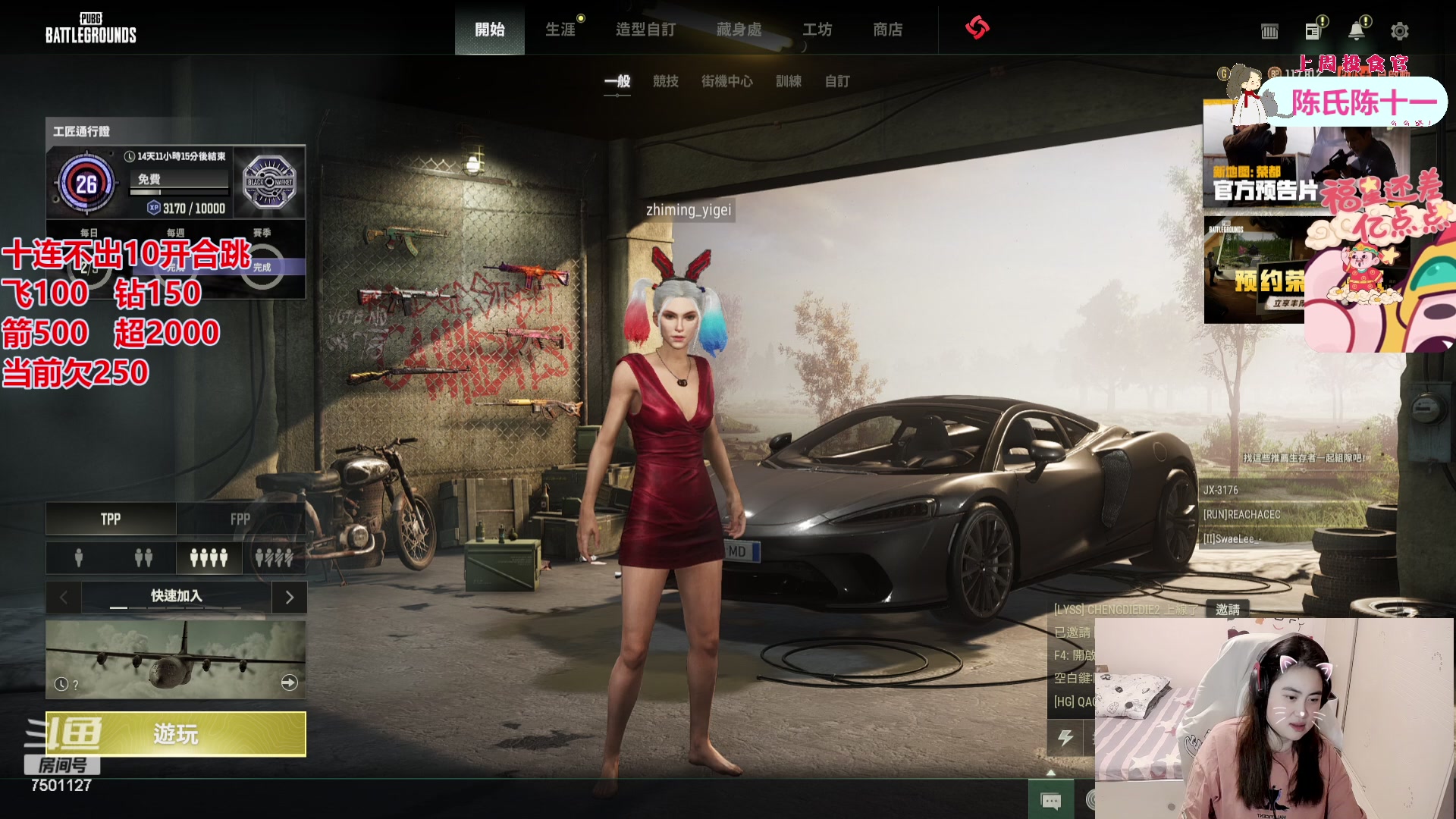Open the 藏身處 hideout tab
The width and height of the screenshot is (1456, 819).
click(739, 30)
